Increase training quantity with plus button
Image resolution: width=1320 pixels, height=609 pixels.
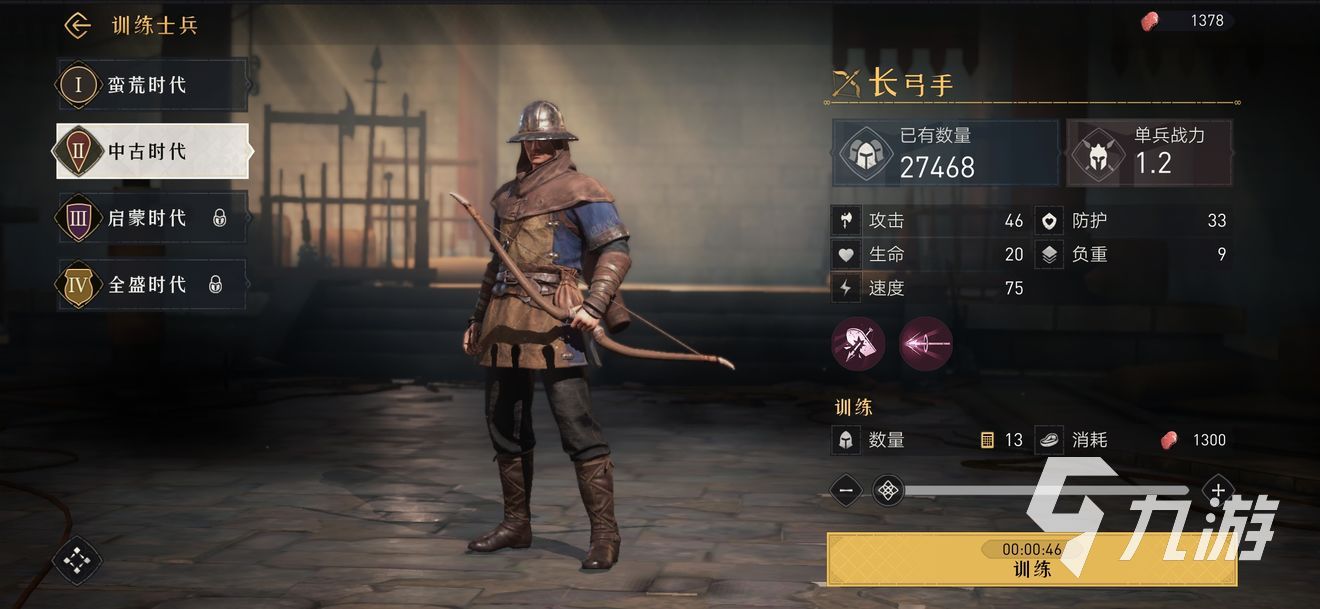pyautogui.click(x=1217, y=490)
